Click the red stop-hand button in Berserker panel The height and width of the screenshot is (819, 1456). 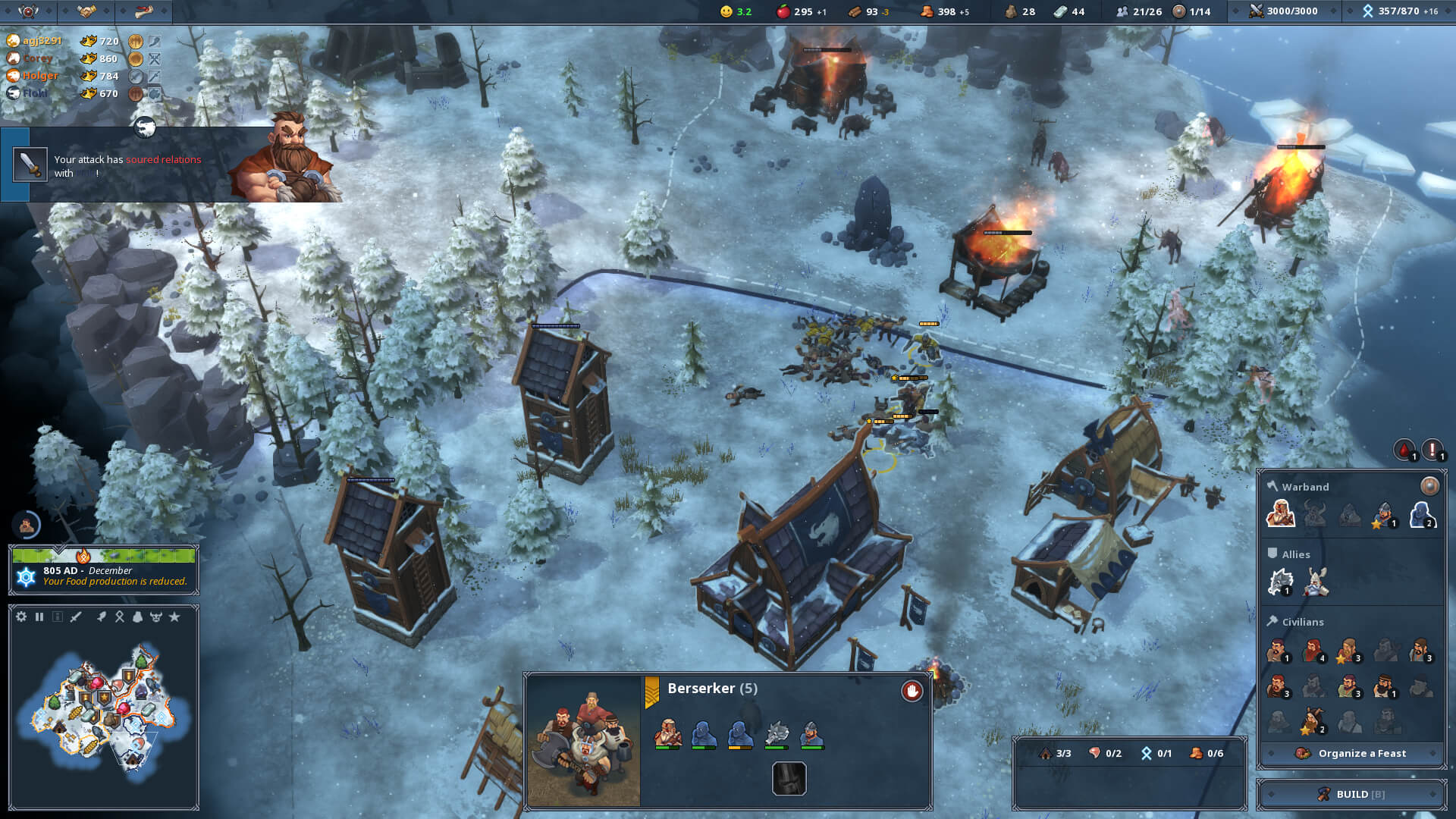pos(912,691)
